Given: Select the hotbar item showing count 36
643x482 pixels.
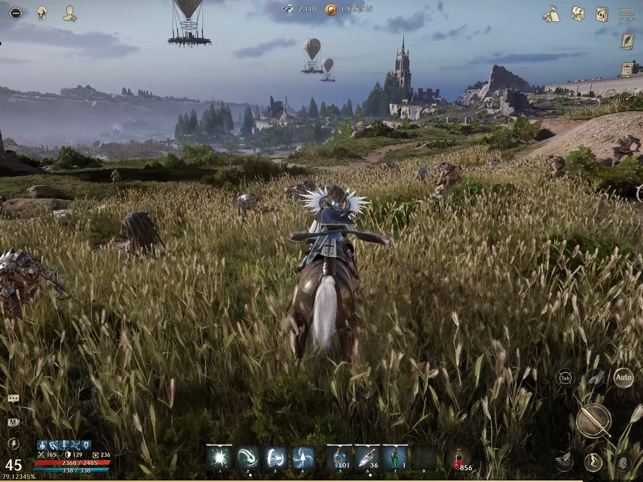Looking at the screenshot, I should (x=367, y=457).
